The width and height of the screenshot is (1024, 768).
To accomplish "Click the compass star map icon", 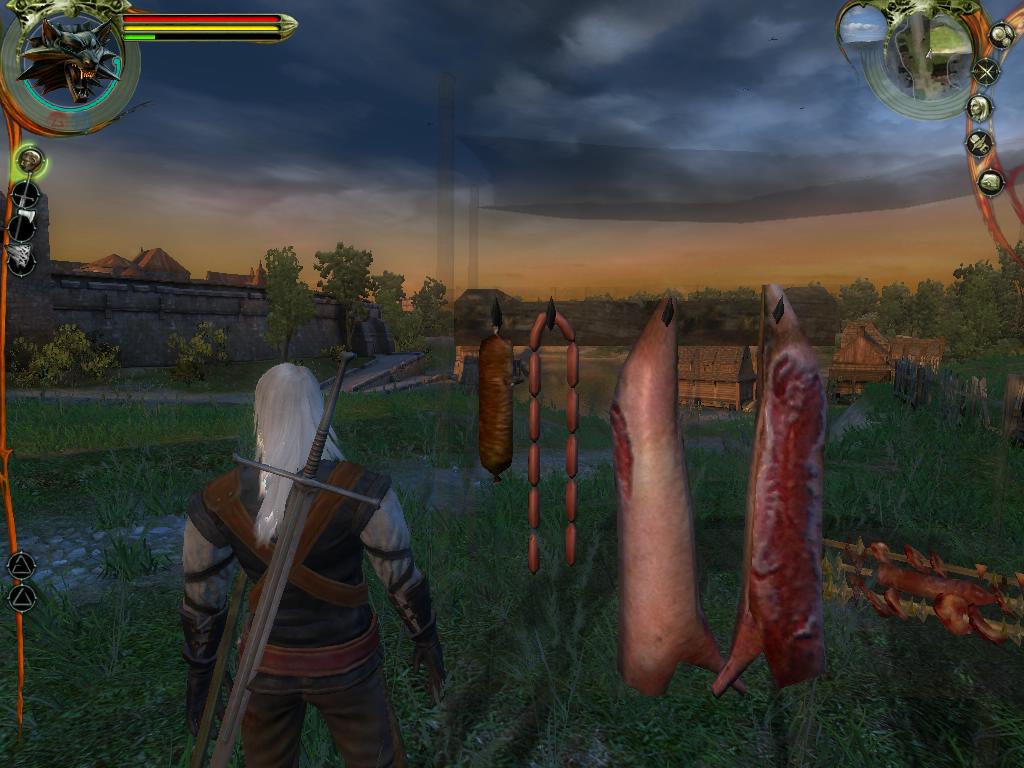I will pyautogui.click(x=987, y=71).
